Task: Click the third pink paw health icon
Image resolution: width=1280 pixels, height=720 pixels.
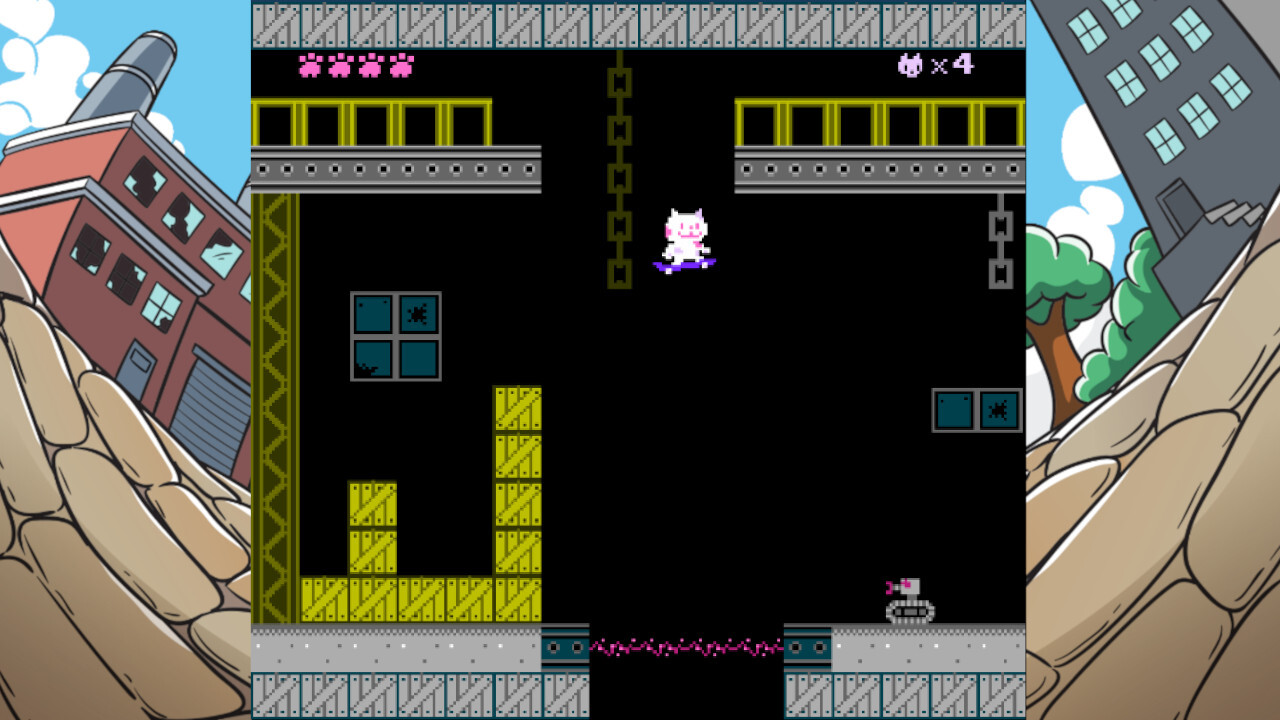Action: (x=372, y=65)
